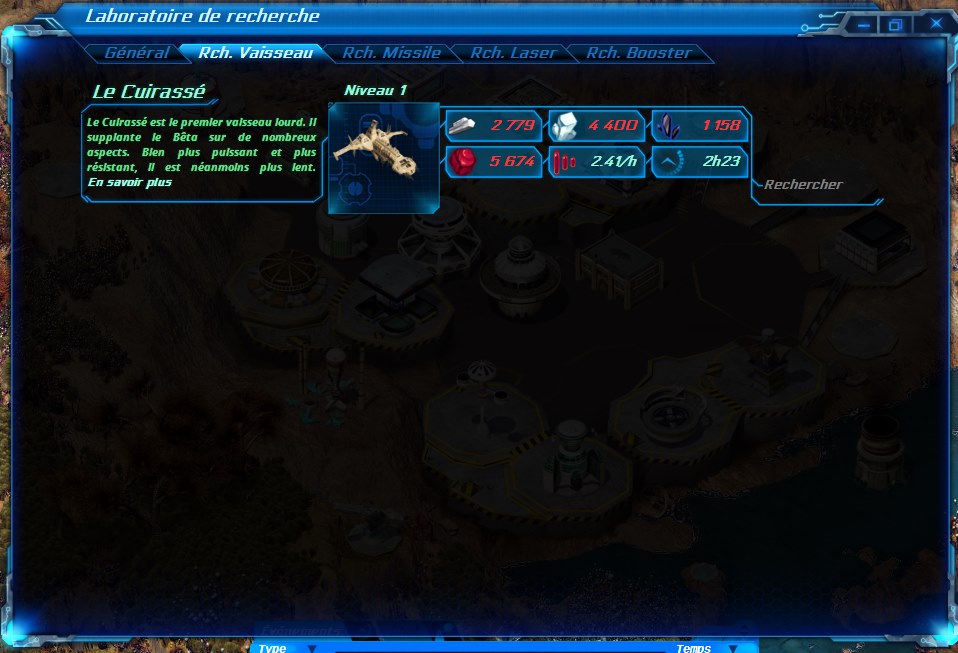Switch to the Général tab

tap(136, 53)
